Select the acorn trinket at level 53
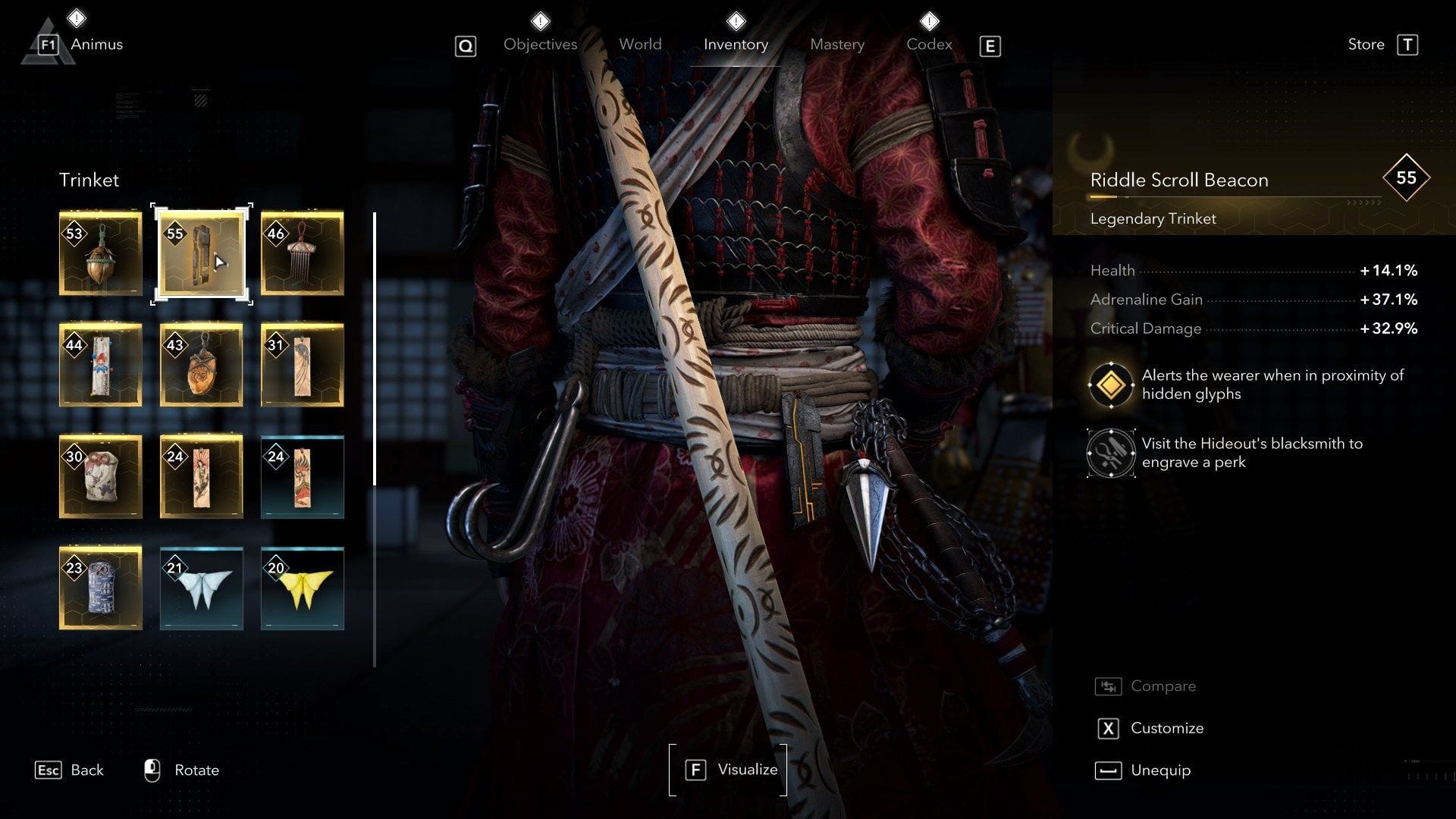The height and width of the screenshot is (819, 1456). [x=100, y=254]
